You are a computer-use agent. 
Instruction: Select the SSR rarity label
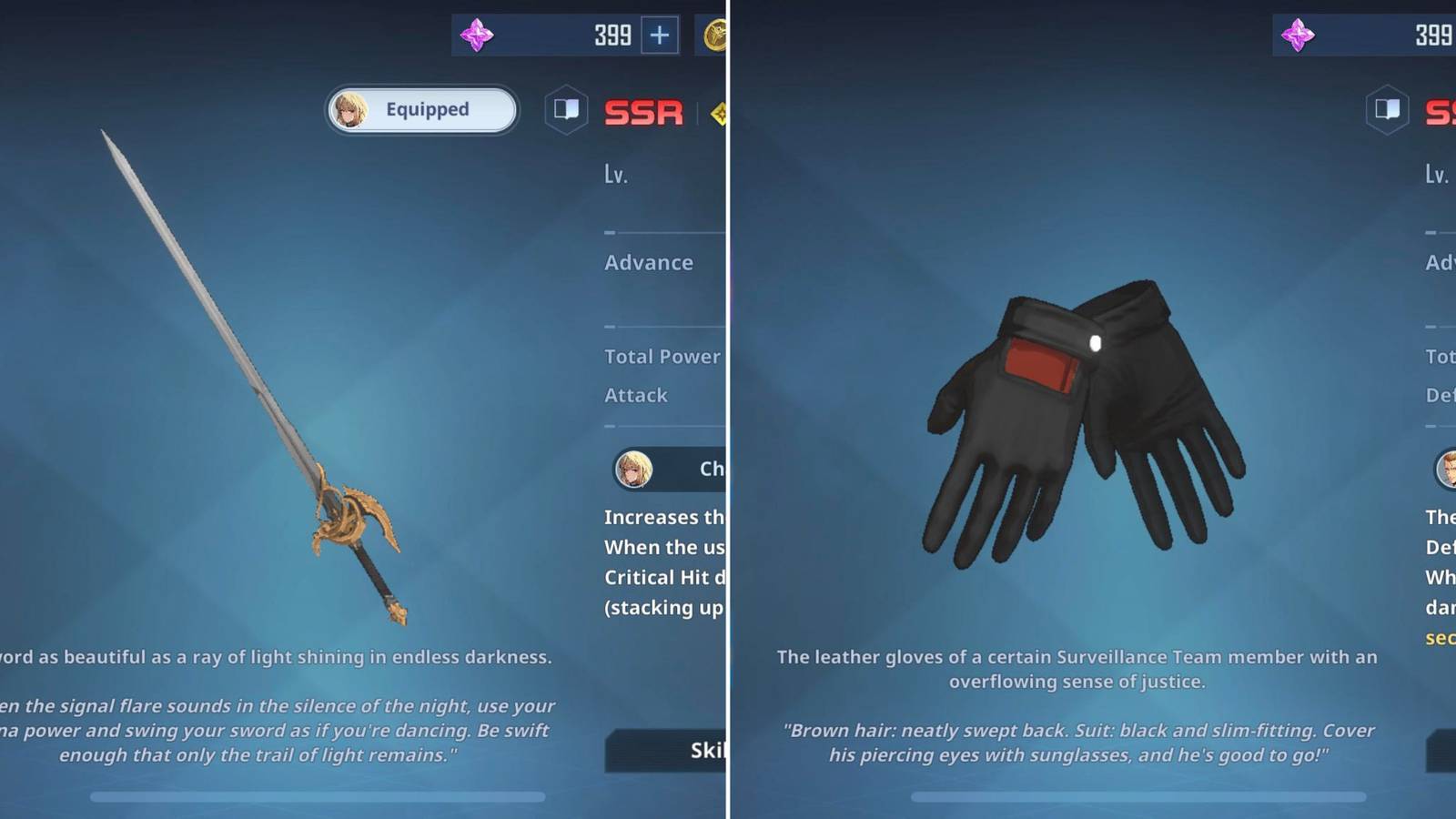coord(643,112)
